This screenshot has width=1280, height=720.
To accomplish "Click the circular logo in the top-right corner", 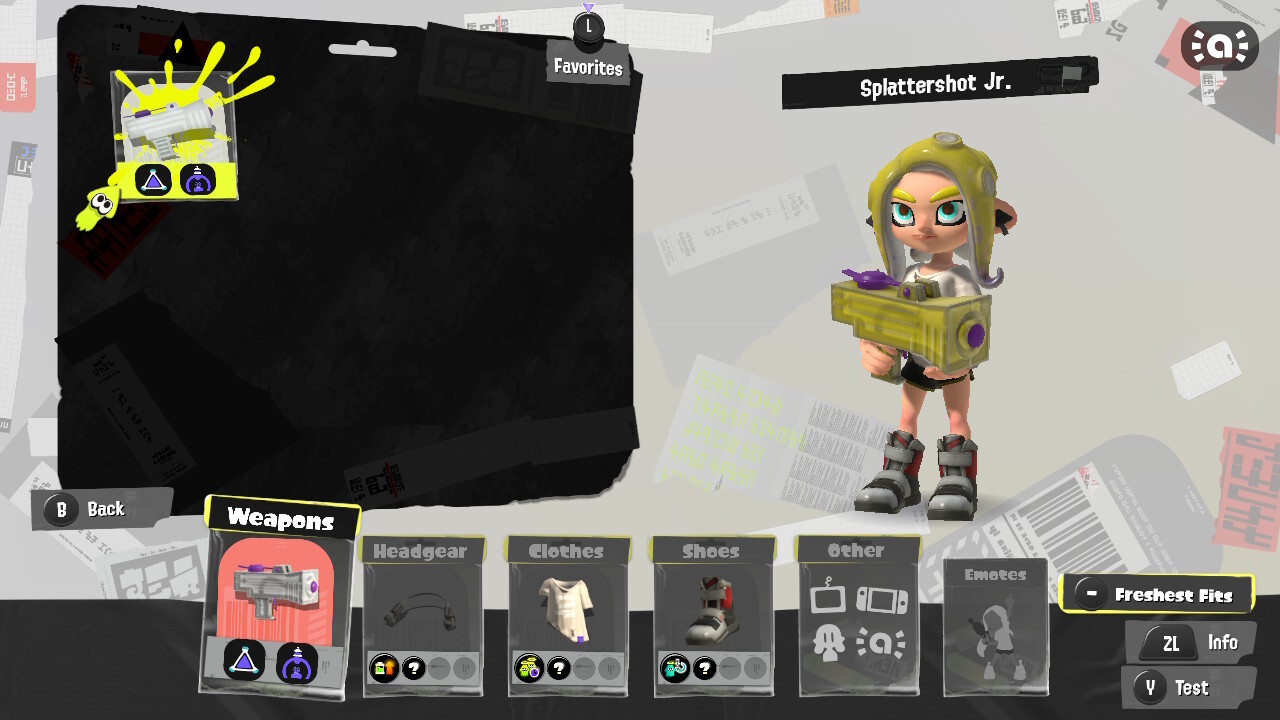I will [1222, 44].
